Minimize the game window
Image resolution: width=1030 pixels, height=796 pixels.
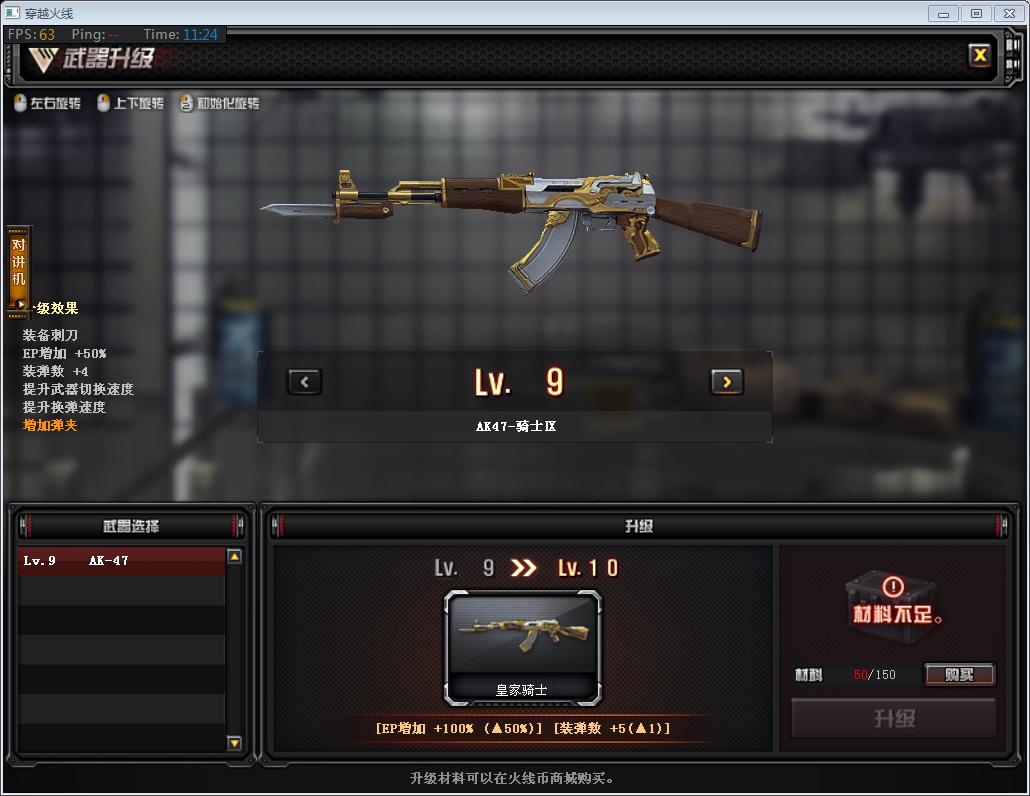tap(943, 13)
